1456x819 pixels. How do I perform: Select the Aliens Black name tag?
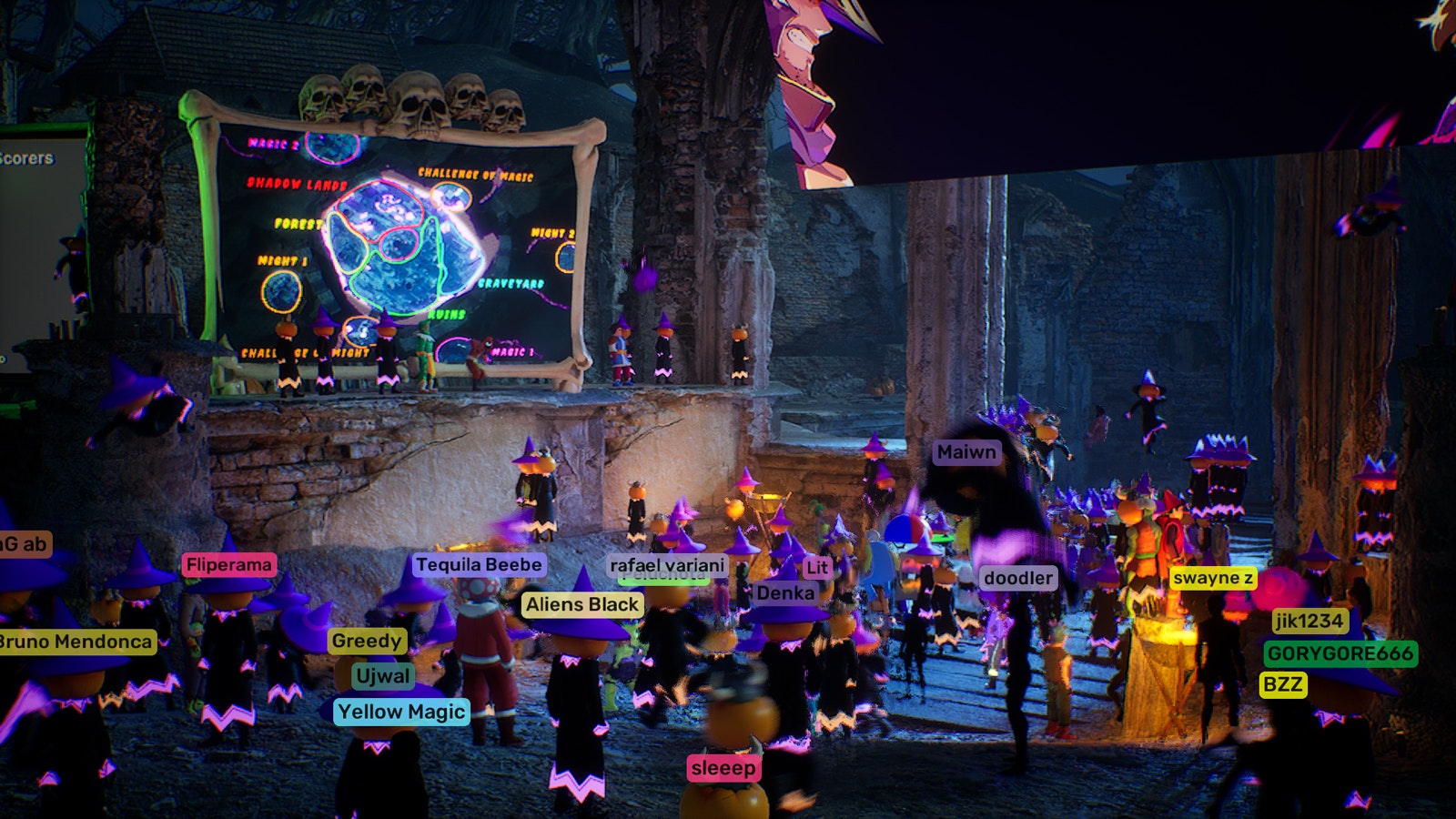582,604
